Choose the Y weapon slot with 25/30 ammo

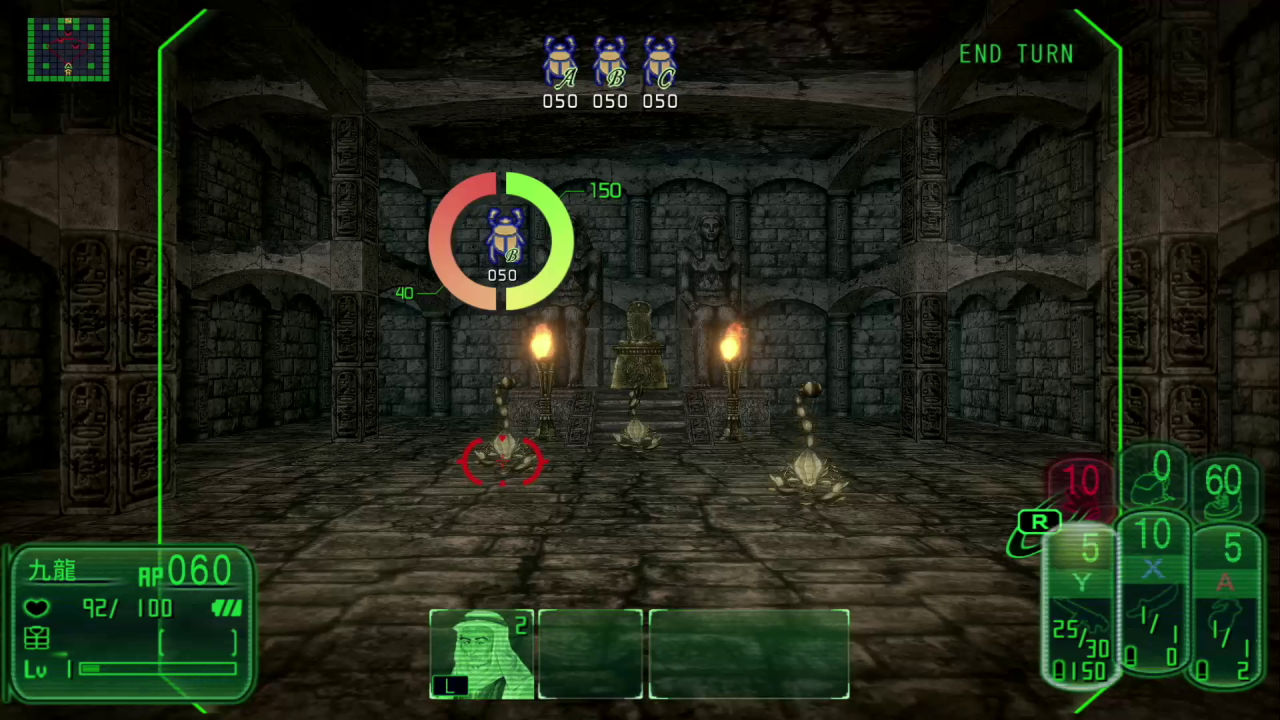tap(1082, 608)
